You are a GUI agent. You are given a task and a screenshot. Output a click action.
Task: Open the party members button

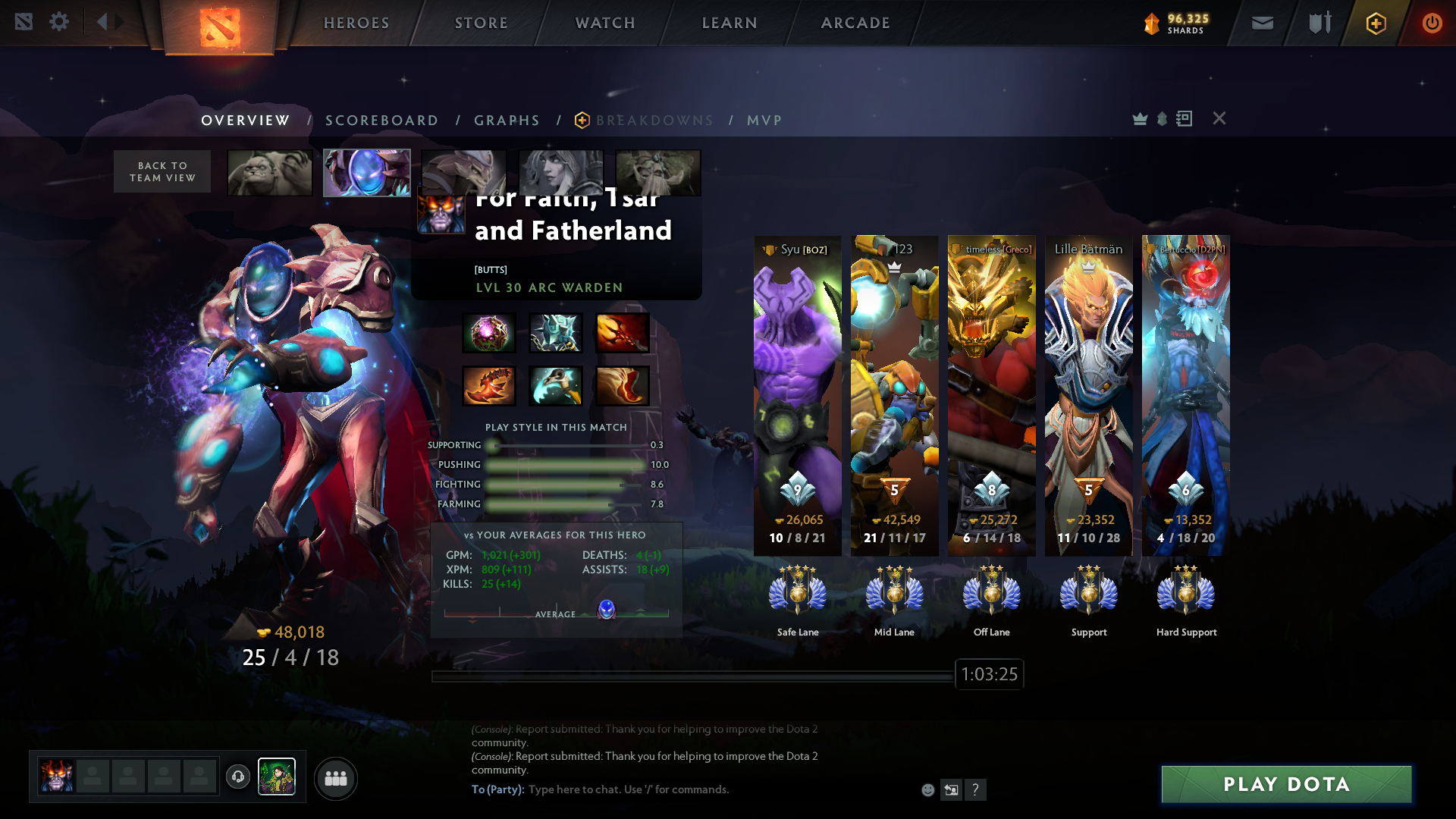click(335, 779)
